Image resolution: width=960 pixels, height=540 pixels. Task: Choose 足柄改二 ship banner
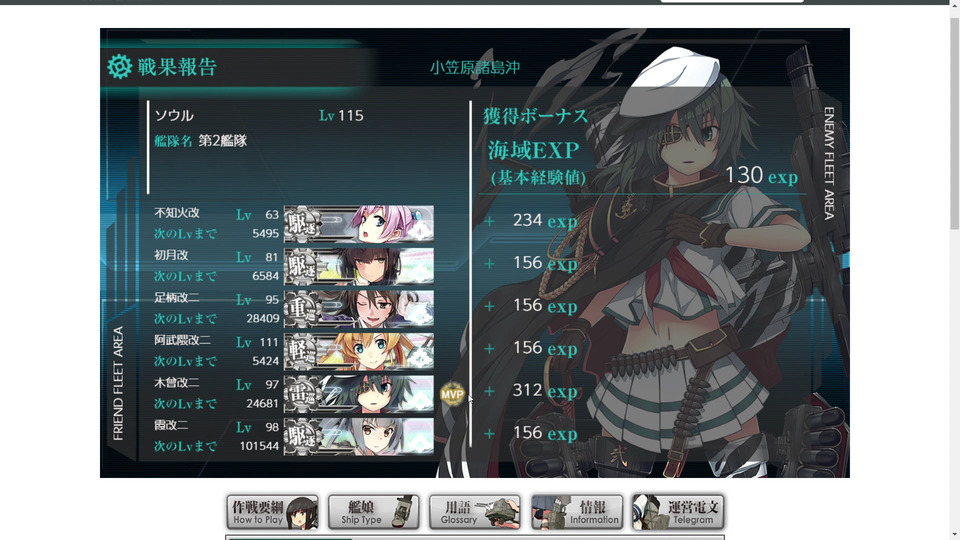(x=359, y=309)
